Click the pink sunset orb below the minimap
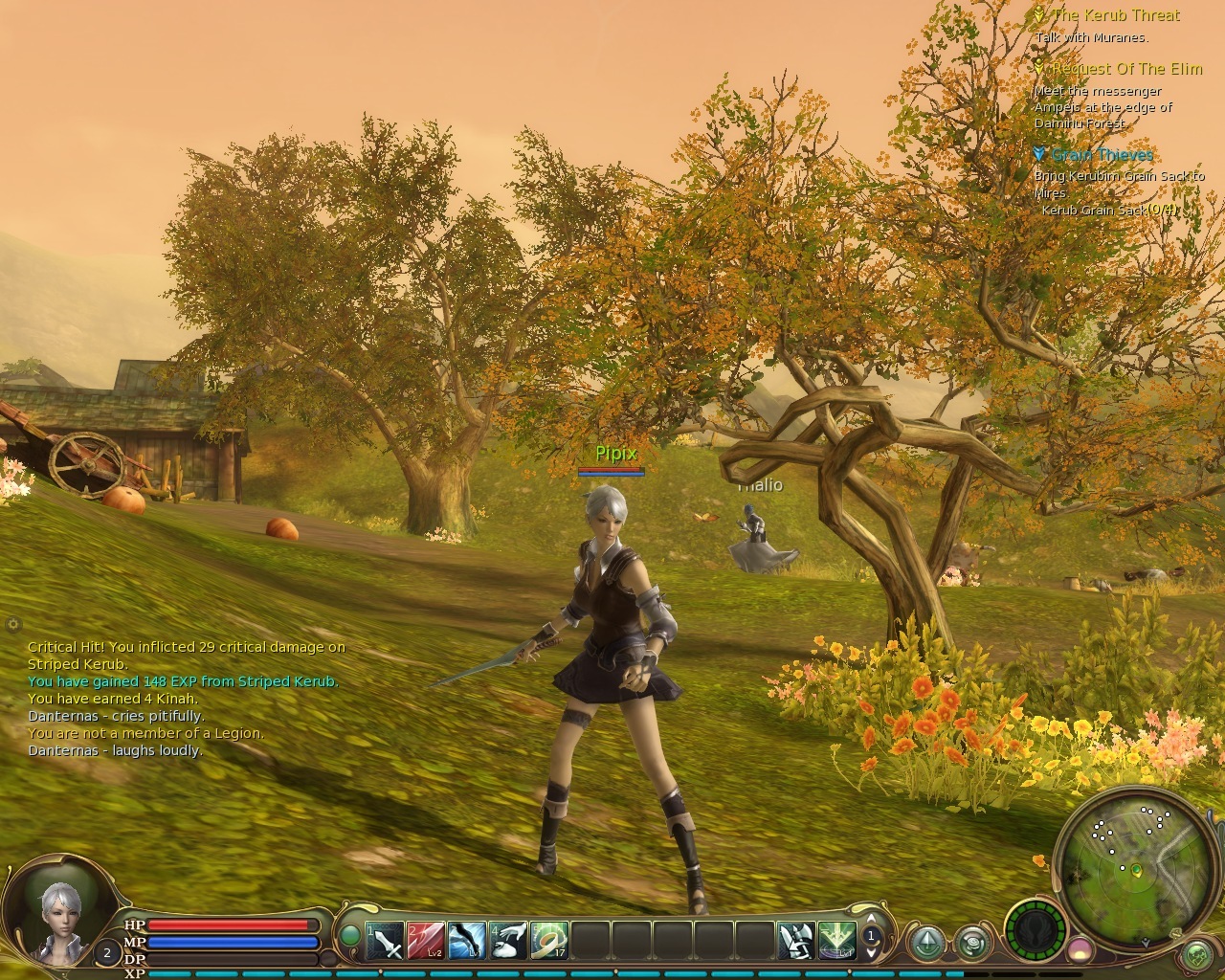Viewport: 1225px width, 980px height. 1080,949
